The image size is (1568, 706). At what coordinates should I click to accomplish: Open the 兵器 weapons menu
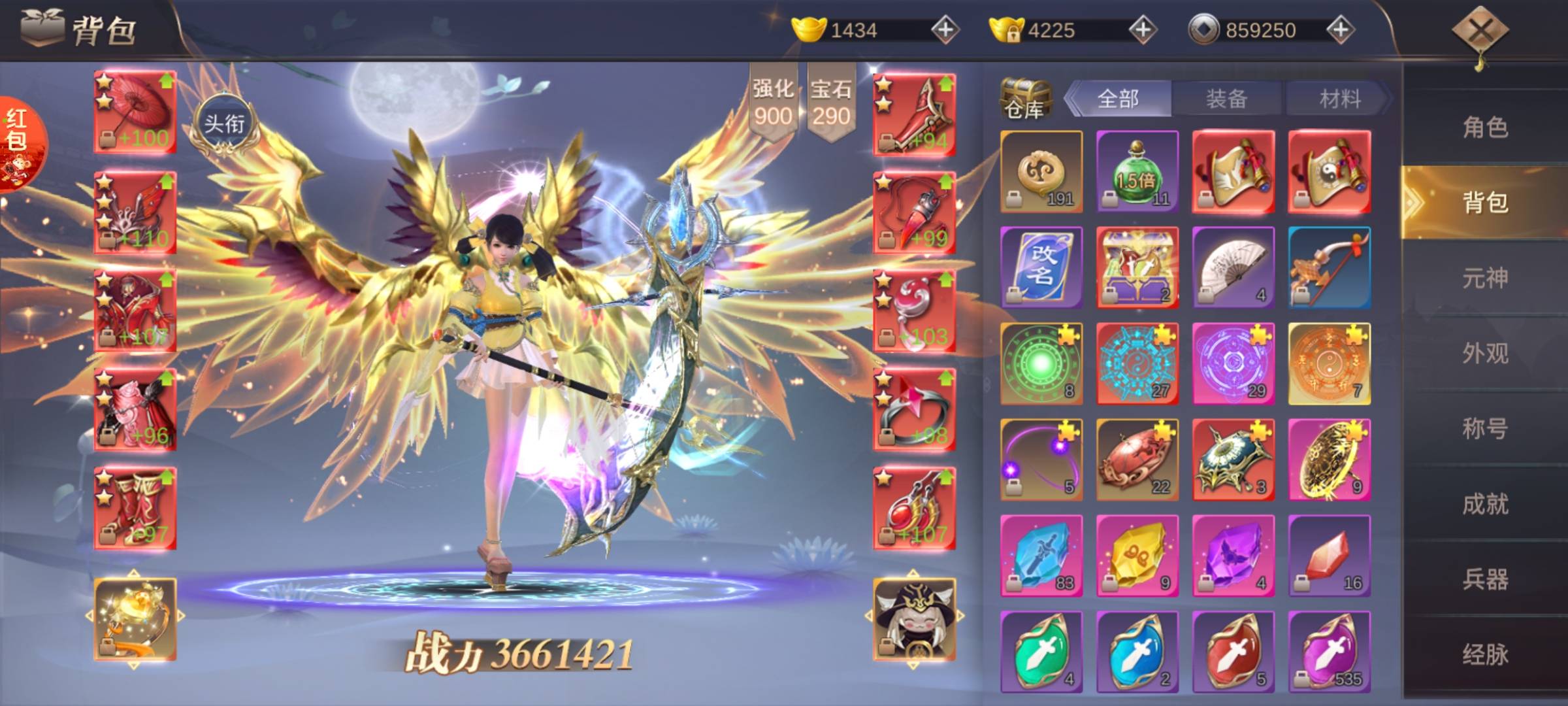[1485, 579]
